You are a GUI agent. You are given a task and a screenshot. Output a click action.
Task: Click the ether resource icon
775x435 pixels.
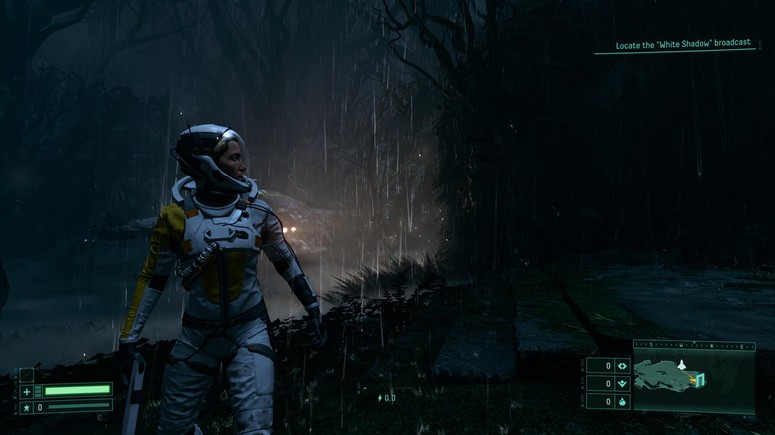tap(623, 400)
